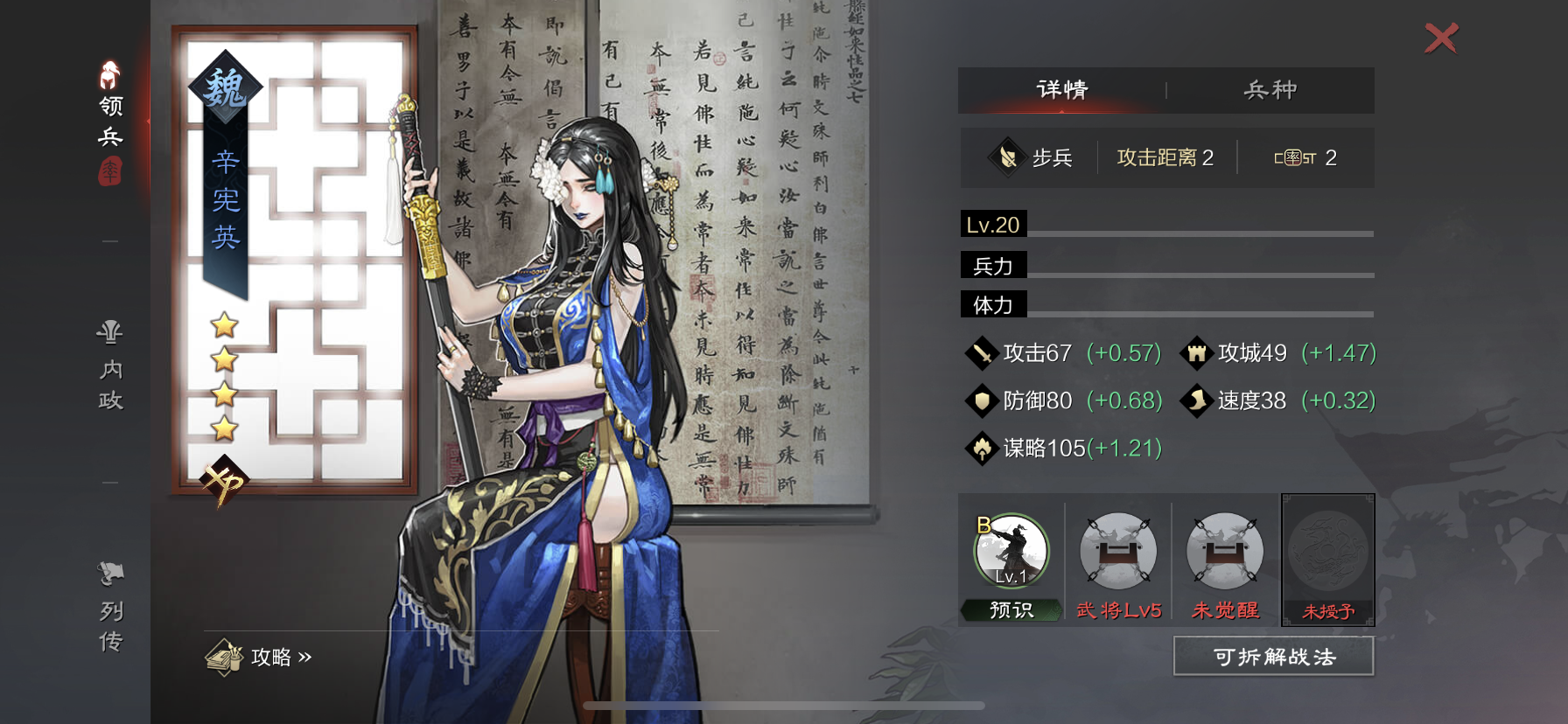Click the defense 防御 shield icon
The width and height of the screenshot is (1568, 724).
tap(981, 400)
